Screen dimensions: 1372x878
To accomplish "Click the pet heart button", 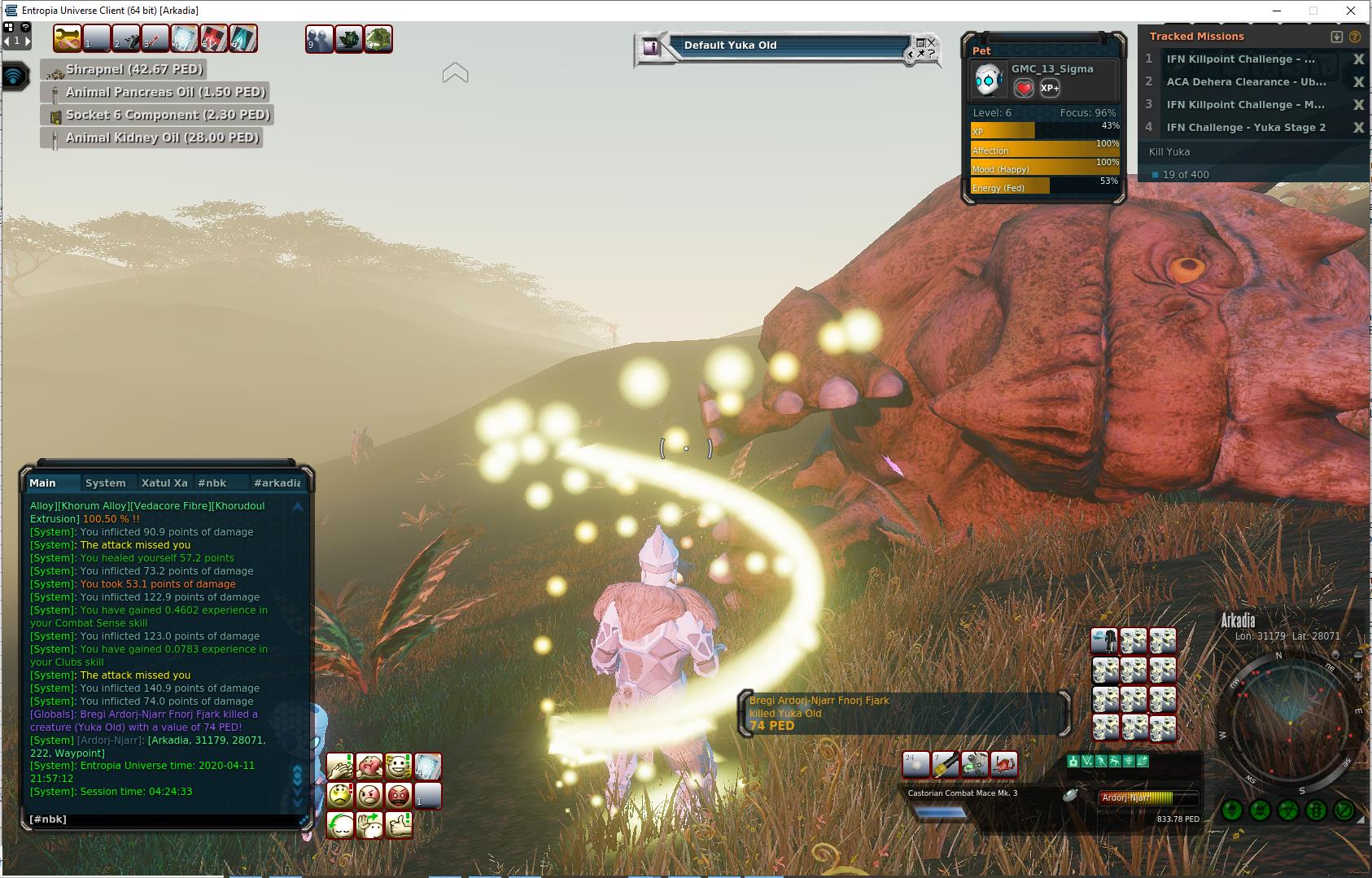I will (x=1024, y=88).
